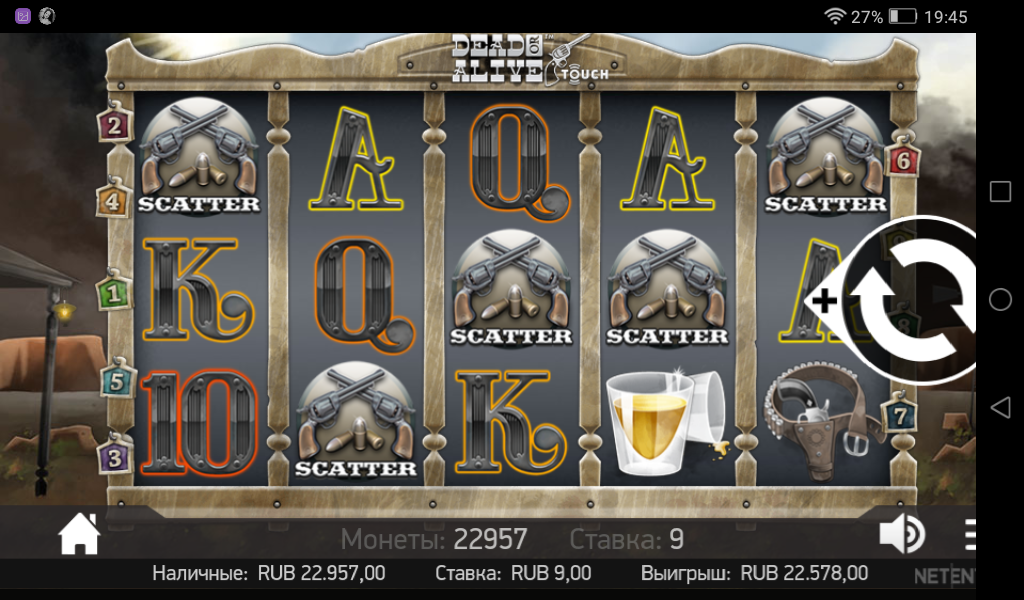Go to the lobby via the house icon
The height and width of the screenshot is (600, 1024).
pos(79,535)
